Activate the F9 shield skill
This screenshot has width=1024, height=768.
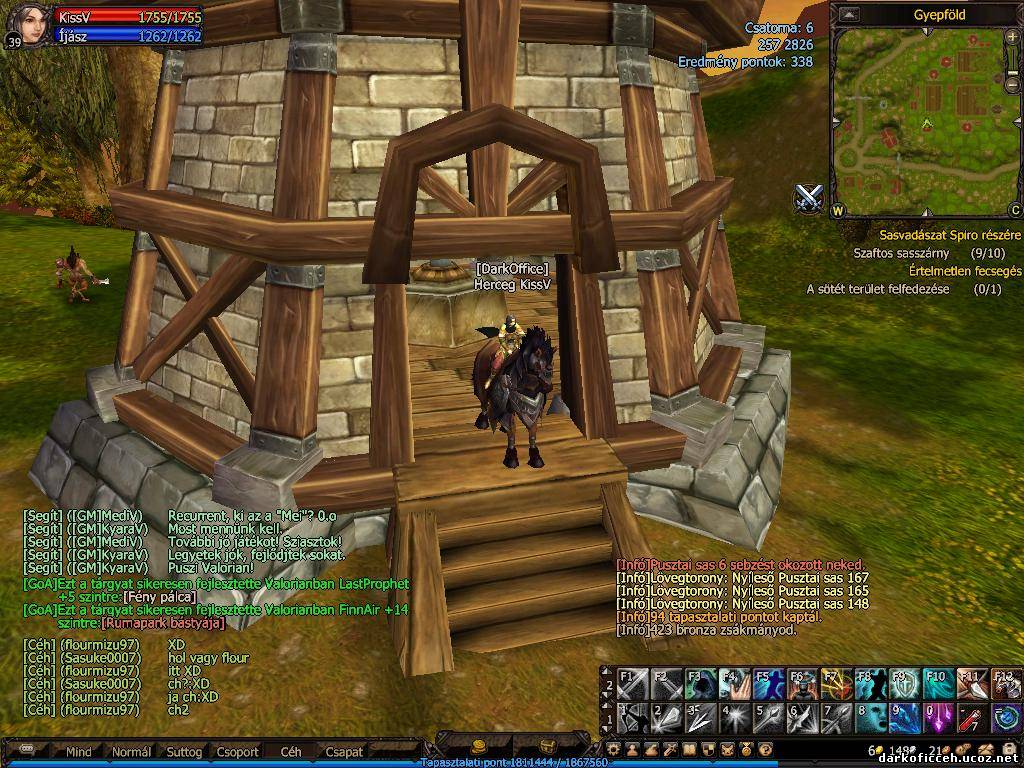(x=904, y=685)
